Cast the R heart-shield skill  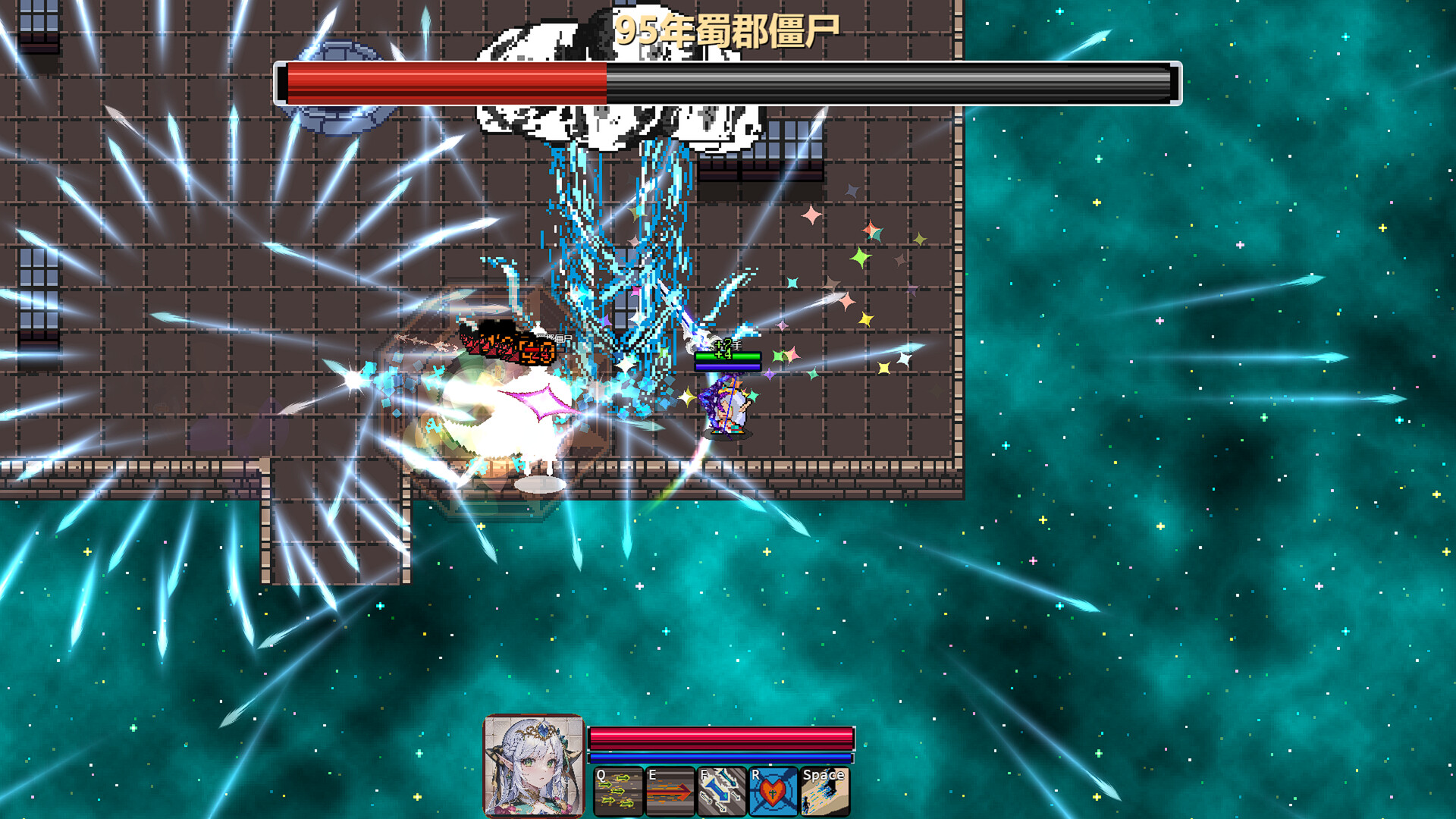[x=772, y=791]
